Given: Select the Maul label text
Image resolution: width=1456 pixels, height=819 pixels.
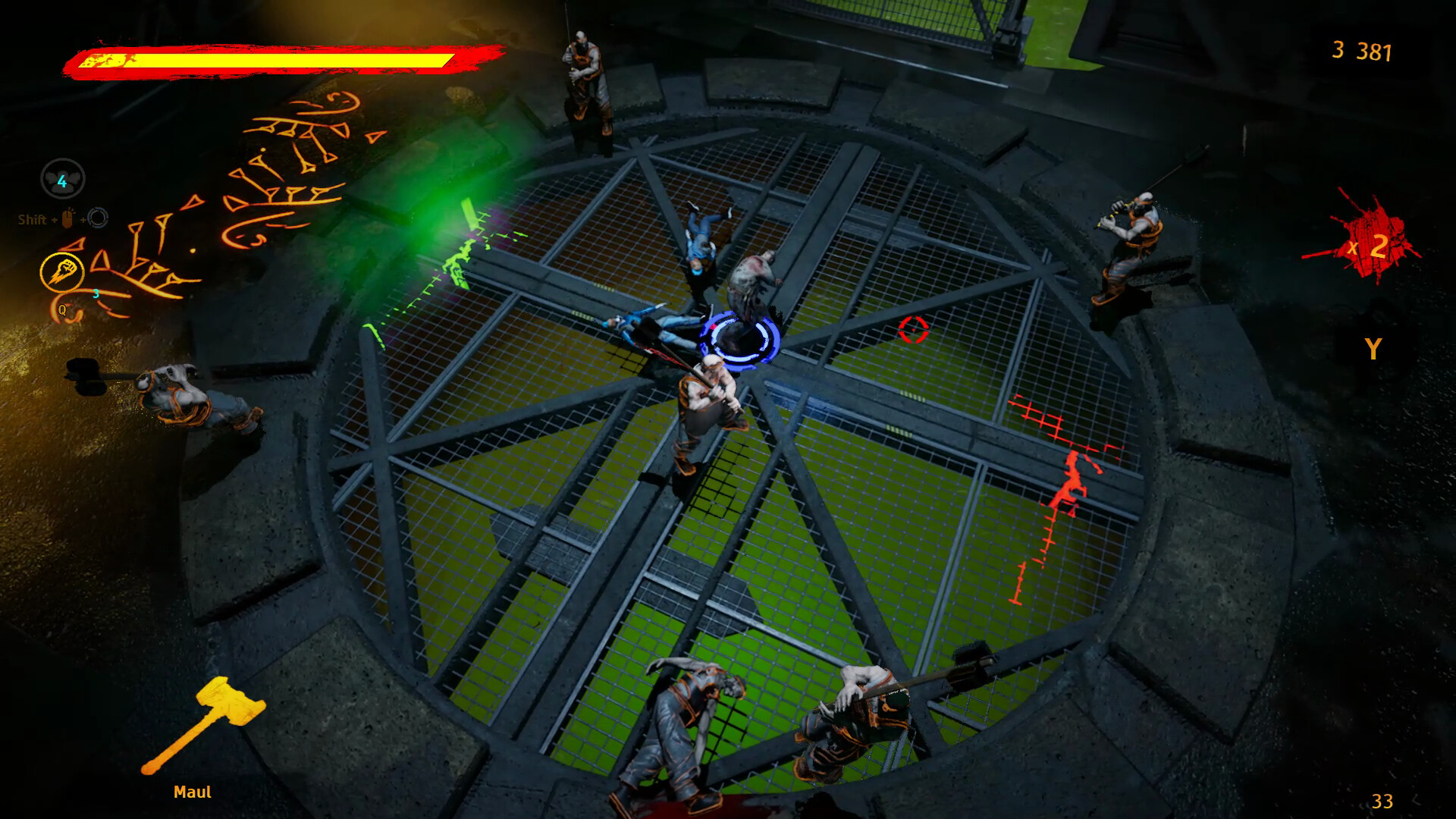Looking at the screenshot, I should pyautogui.click(x=193, y=791).
